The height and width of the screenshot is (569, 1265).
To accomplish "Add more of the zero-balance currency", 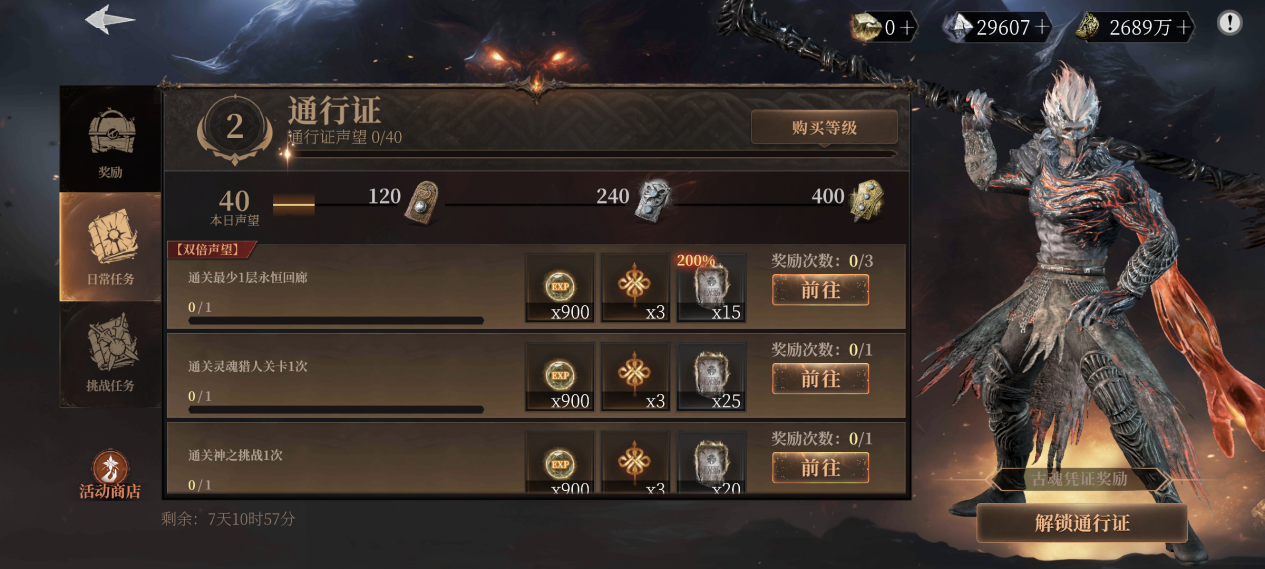I will tap(908, 28).
